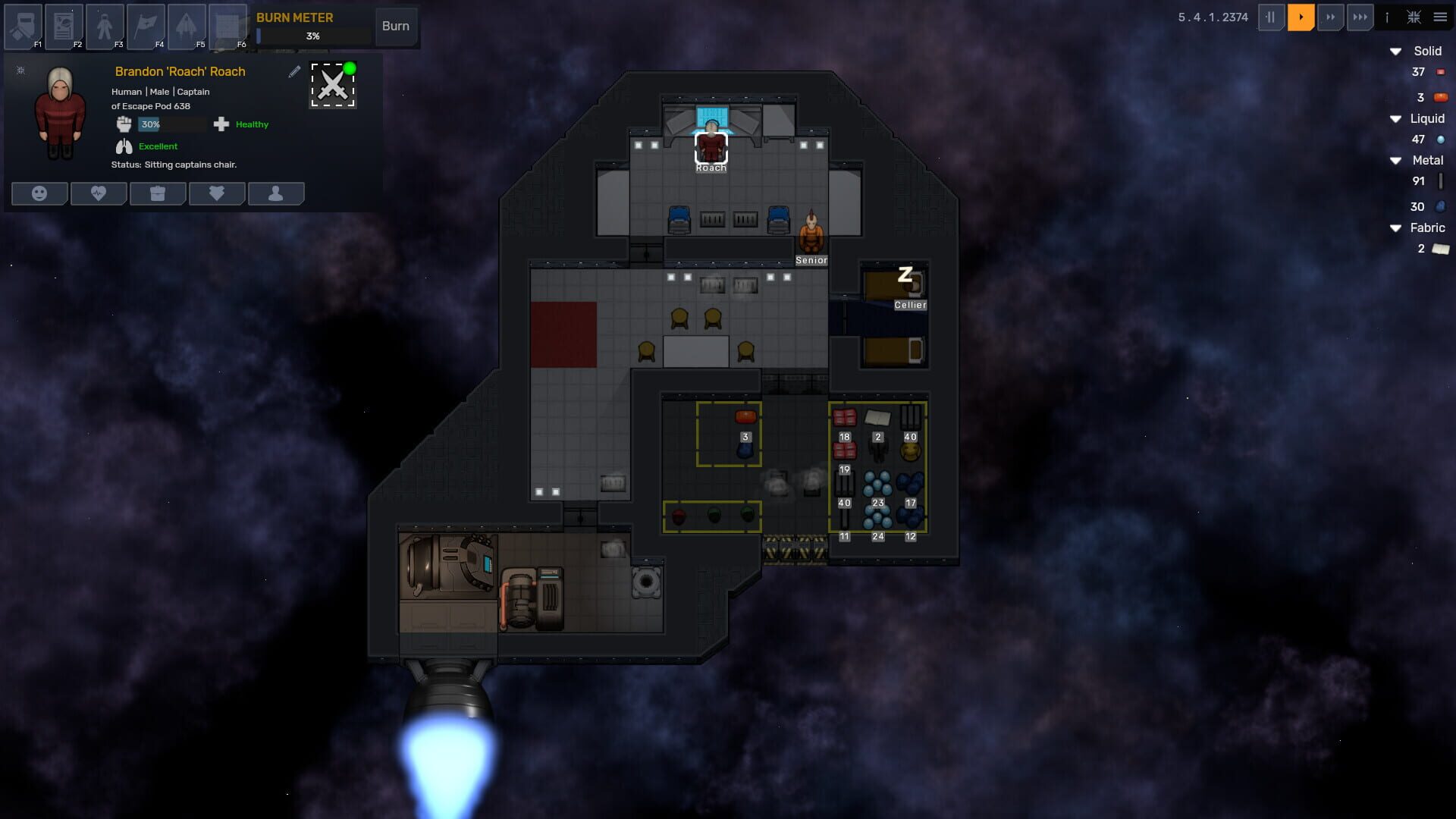Show the smiley face mood tab
Screen dimensions: 1456x819
pyautogui.click(x=39, y=193)
